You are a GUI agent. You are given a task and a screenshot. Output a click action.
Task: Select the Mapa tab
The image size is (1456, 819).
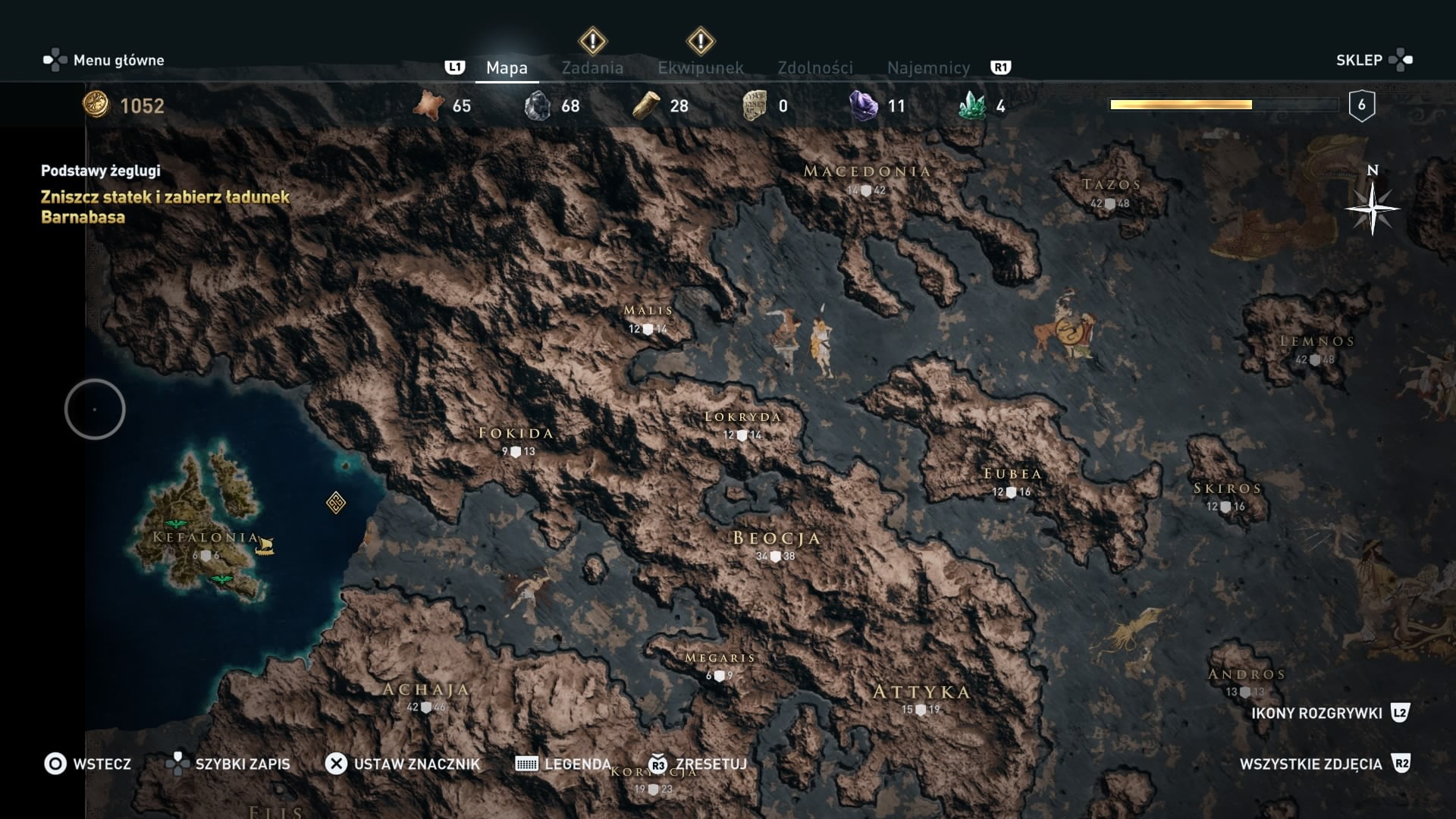coord(507,67)
